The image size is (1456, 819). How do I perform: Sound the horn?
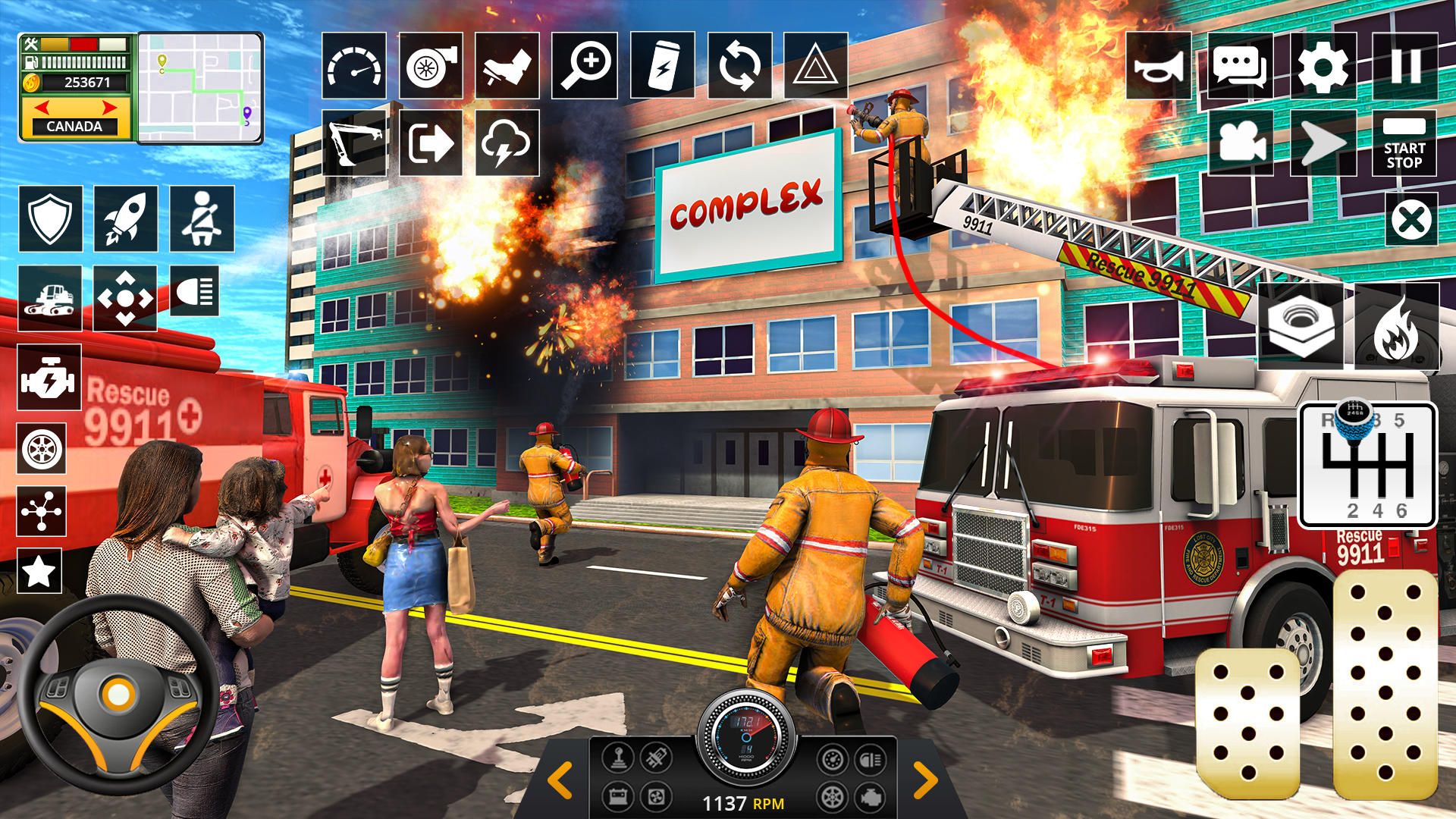(x=1158, y=67)
